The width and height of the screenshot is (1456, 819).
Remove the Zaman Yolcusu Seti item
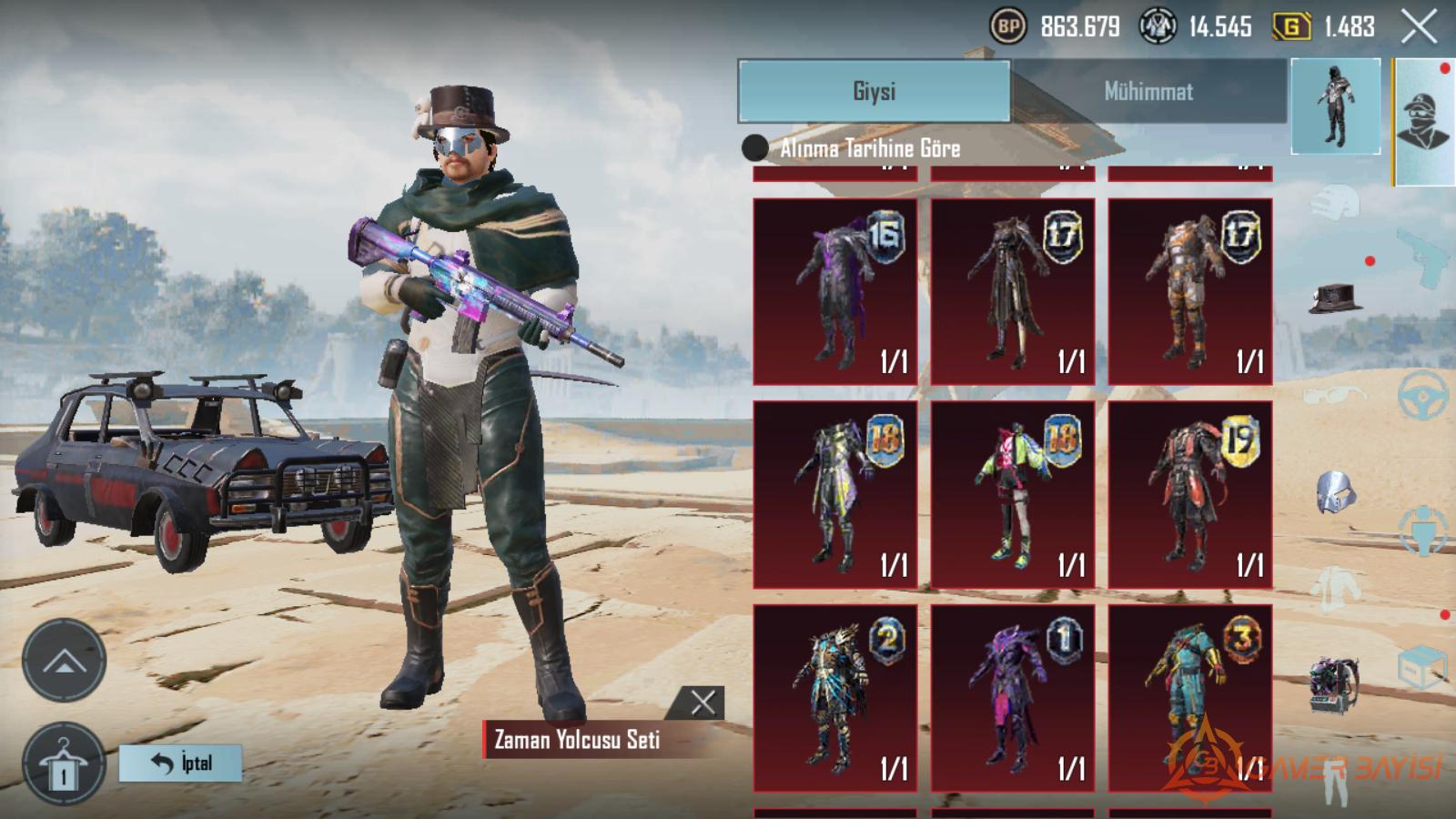[703, 703]
